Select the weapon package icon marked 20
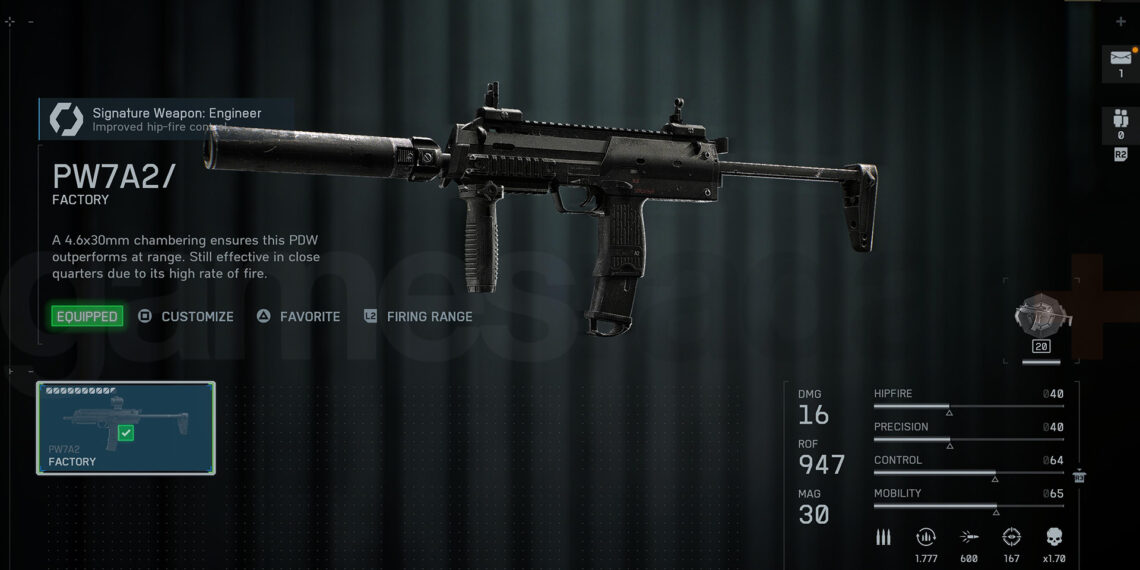The height and width of the screenshot is (570, 1140). point(1043,317)
